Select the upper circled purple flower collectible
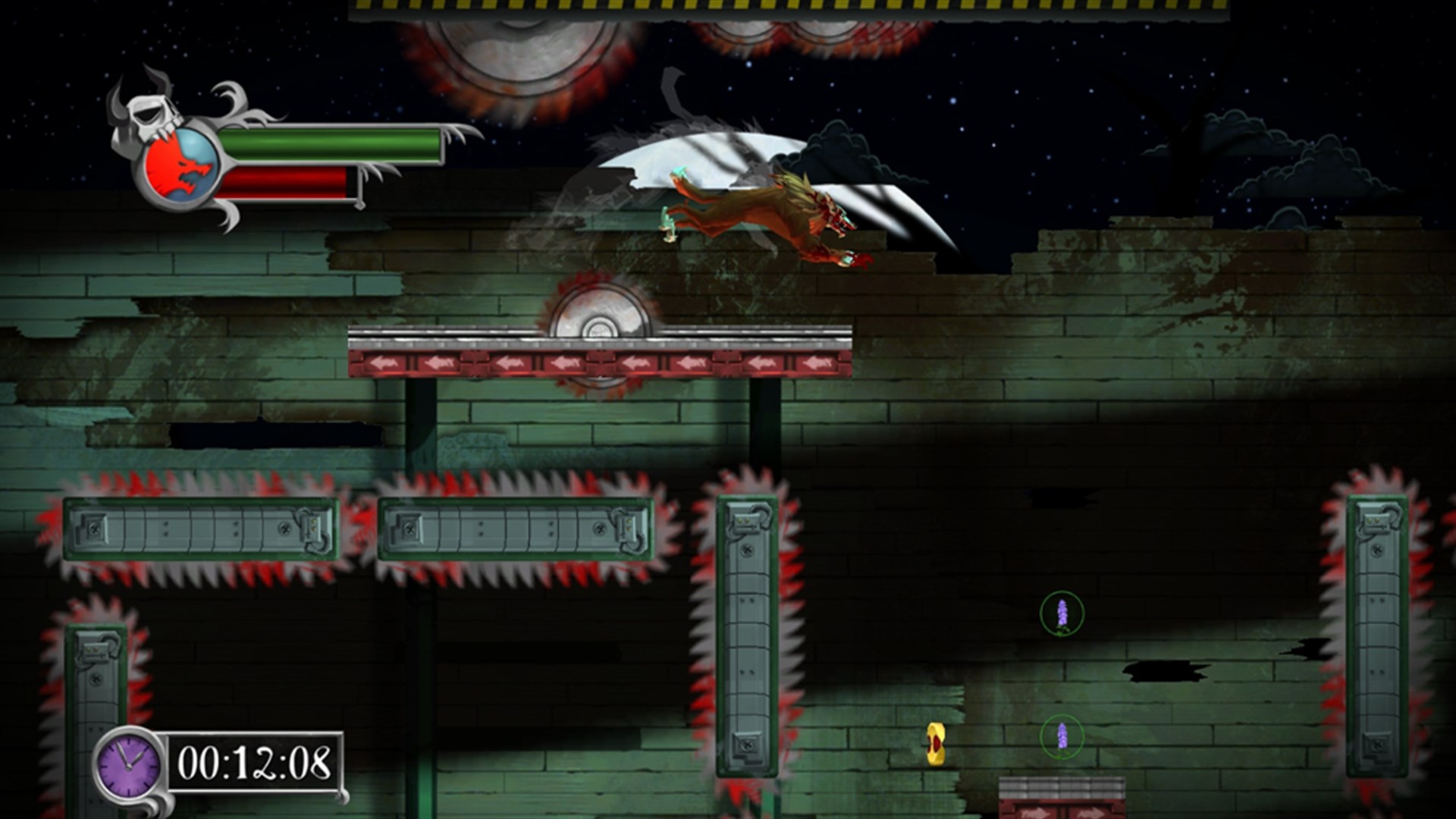 (1062, 611)
